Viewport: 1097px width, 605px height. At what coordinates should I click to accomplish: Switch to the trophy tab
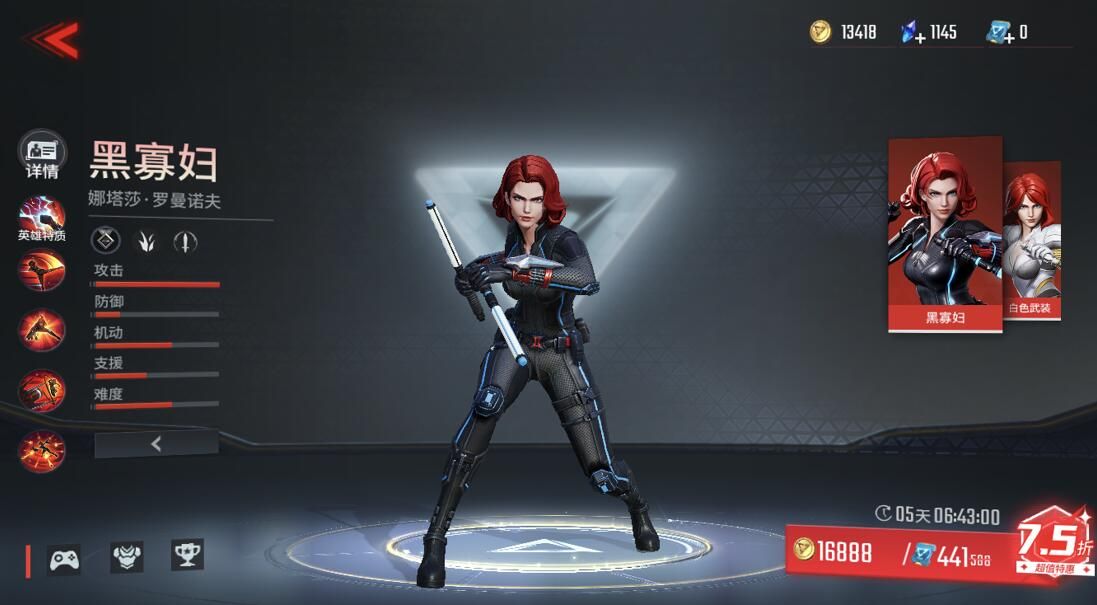click(187, 554)
